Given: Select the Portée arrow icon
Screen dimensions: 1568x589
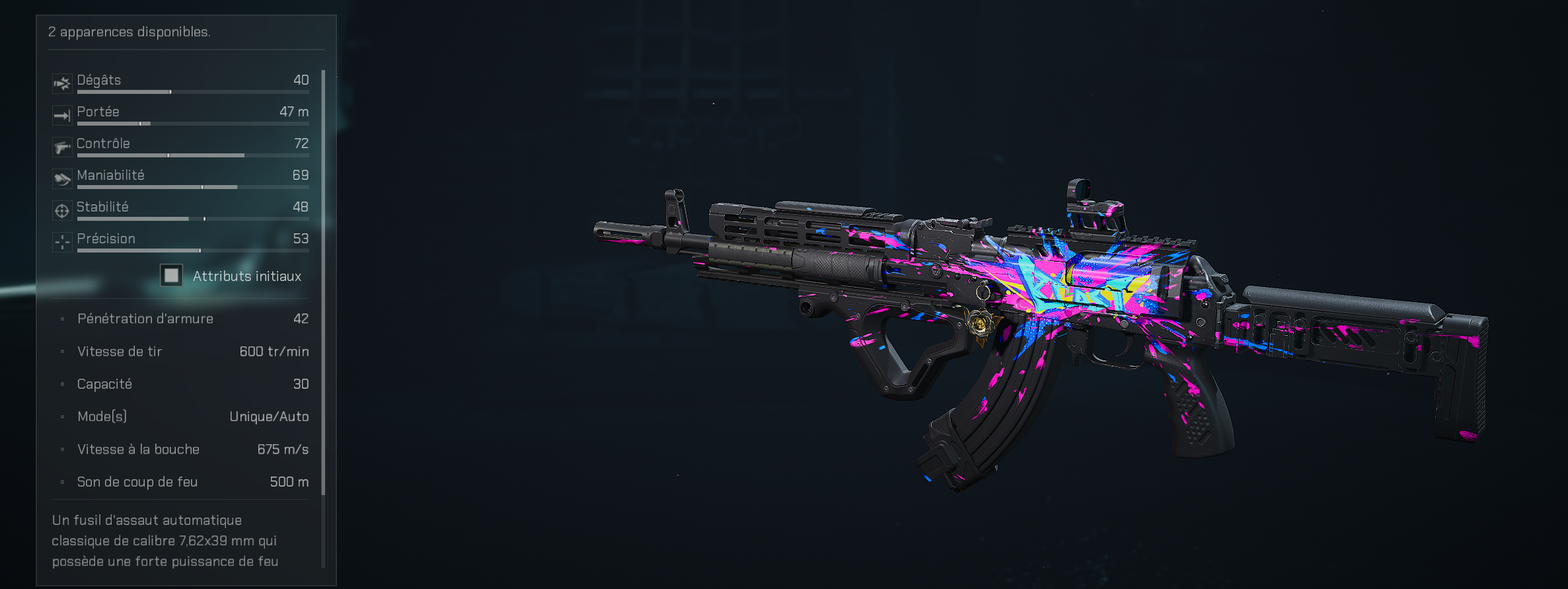Looking at the screenshot, I should coord(62,115).
